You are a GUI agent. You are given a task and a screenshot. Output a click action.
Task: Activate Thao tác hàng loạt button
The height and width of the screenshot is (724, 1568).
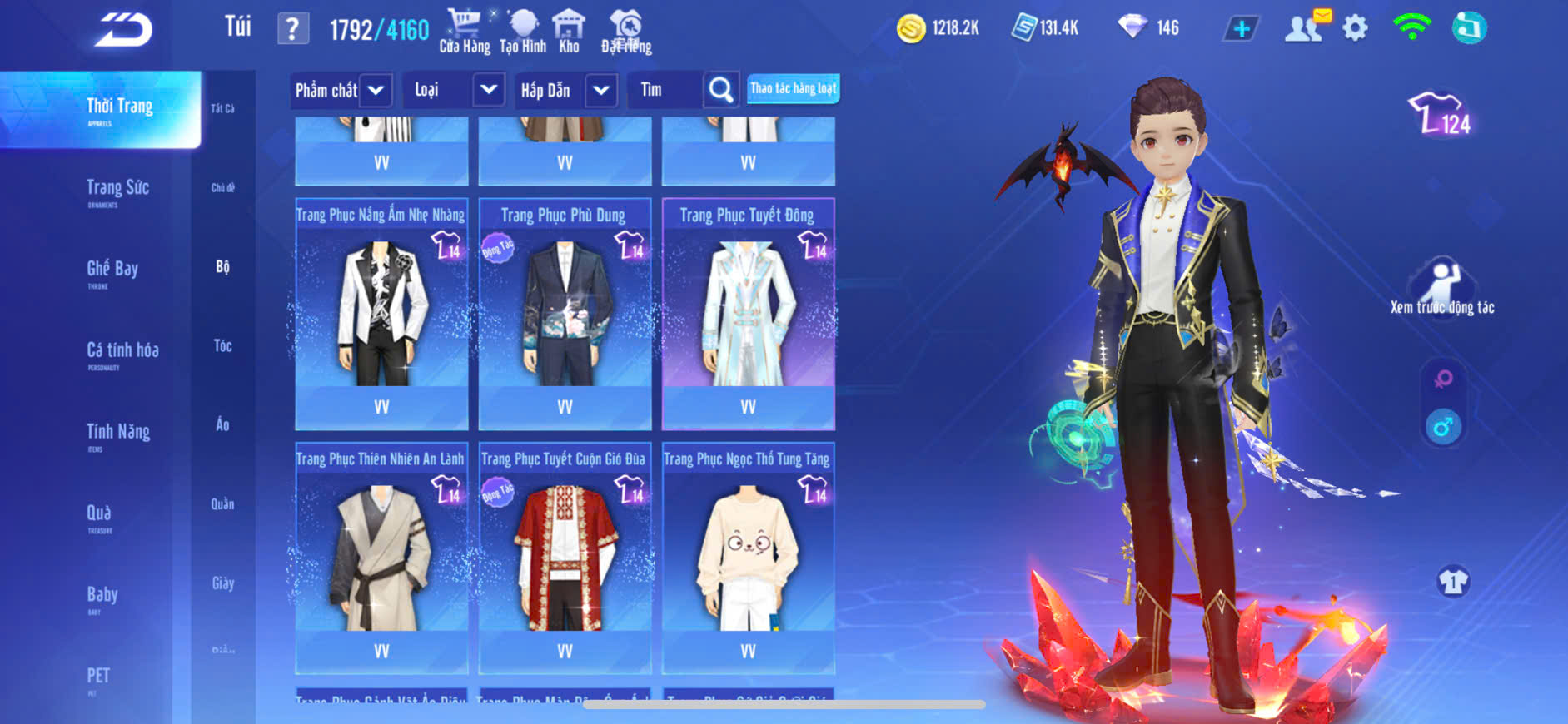(793, 88)
